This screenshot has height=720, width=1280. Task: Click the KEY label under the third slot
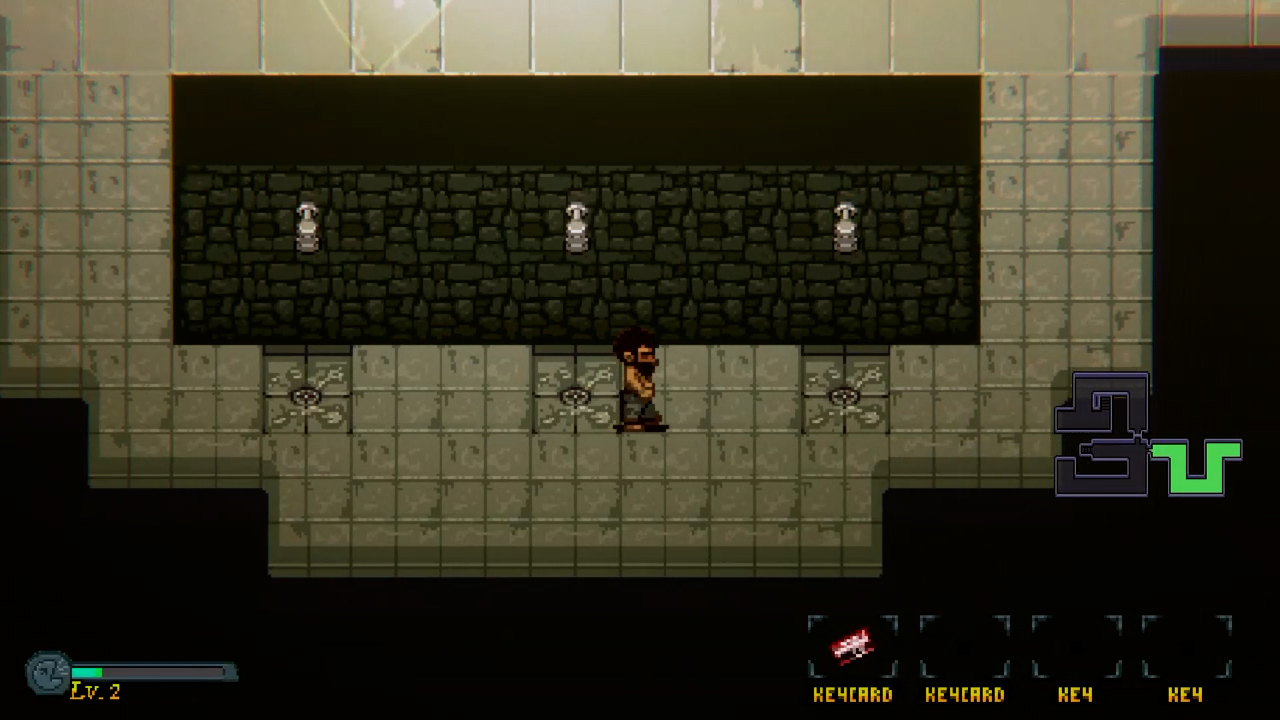1075,695
